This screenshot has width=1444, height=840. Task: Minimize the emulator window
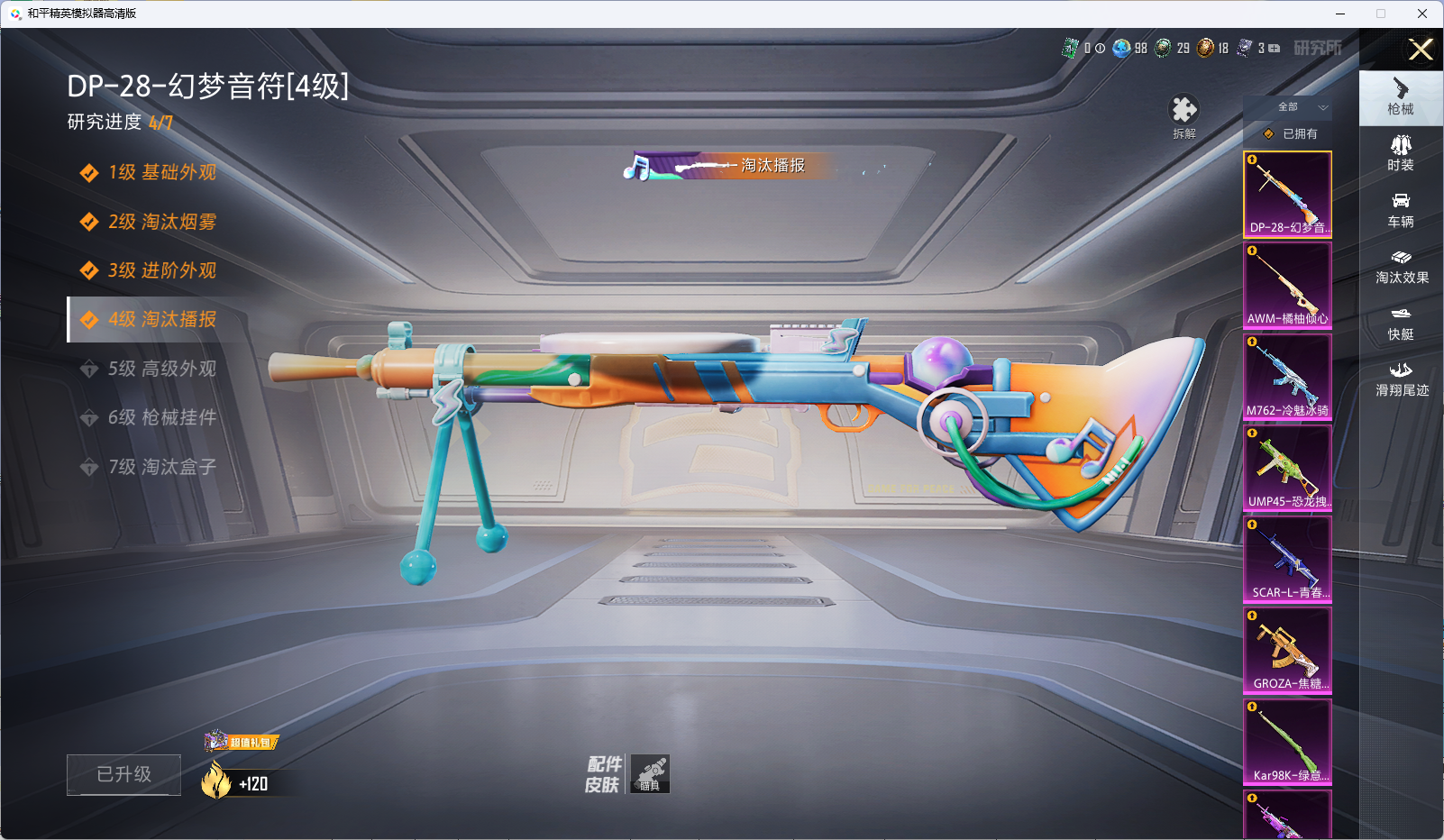1340,14
